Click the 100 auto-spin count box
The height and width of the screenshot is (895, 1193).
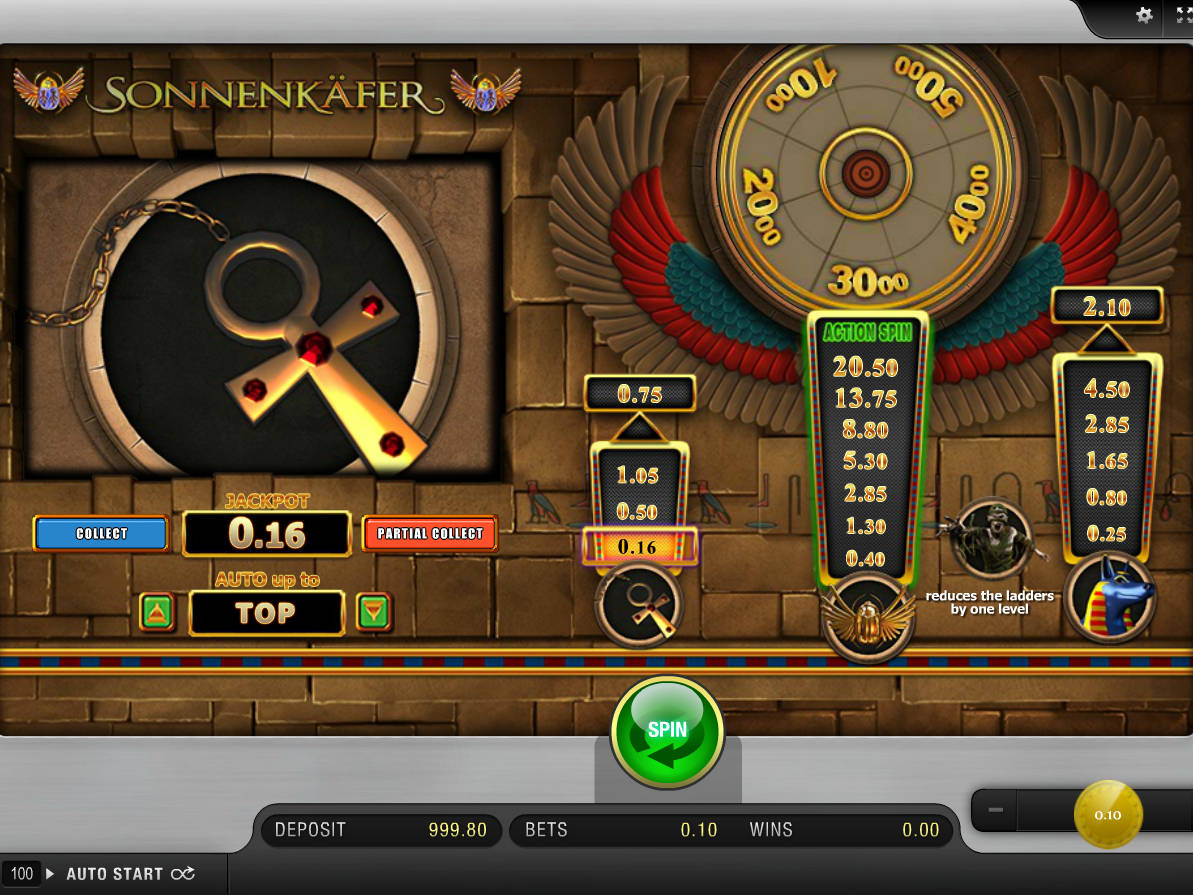[22, 873]
